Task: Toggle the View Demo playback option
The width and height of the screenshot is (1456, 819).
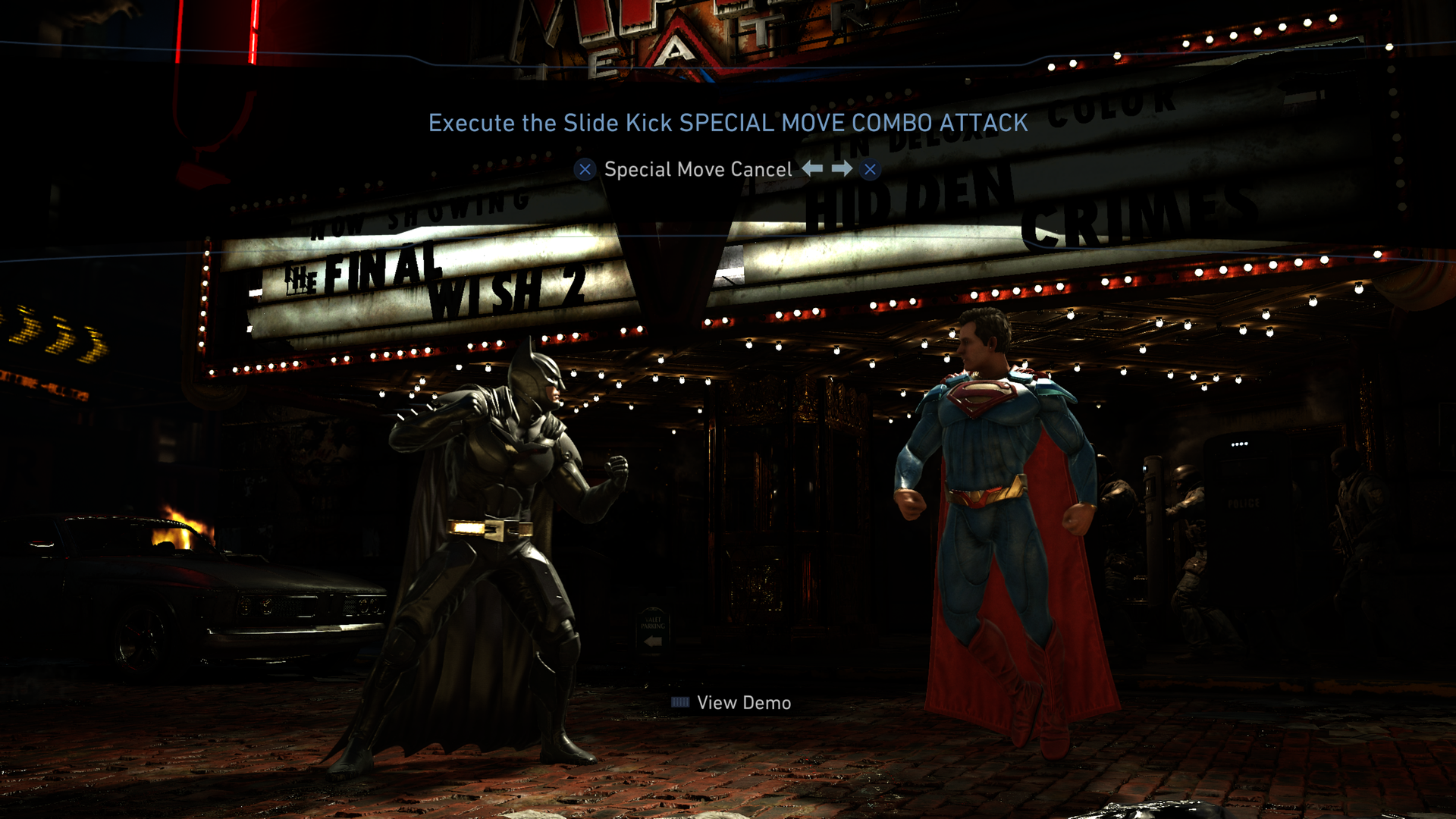Action: coord(743,702)
